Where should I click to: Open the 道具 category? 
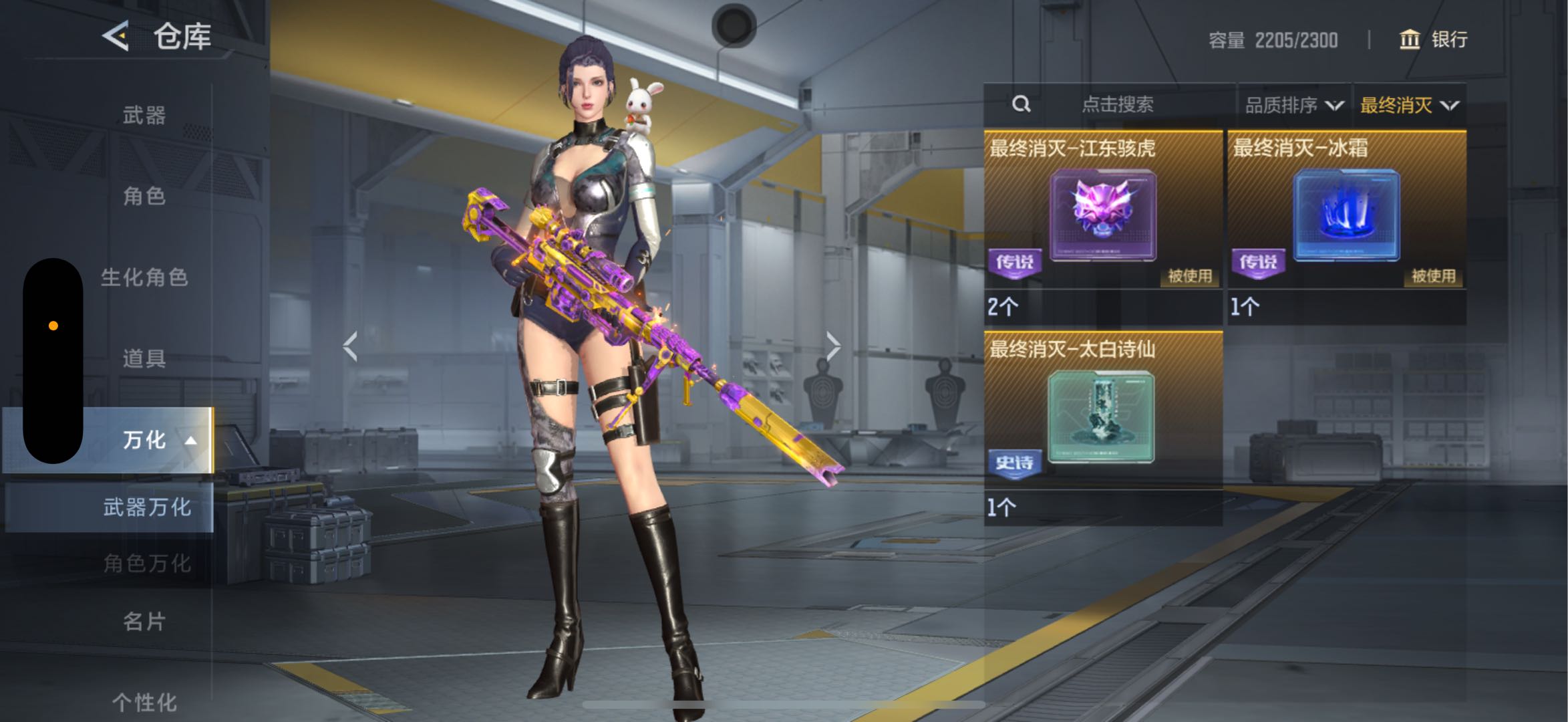(144, 359)
